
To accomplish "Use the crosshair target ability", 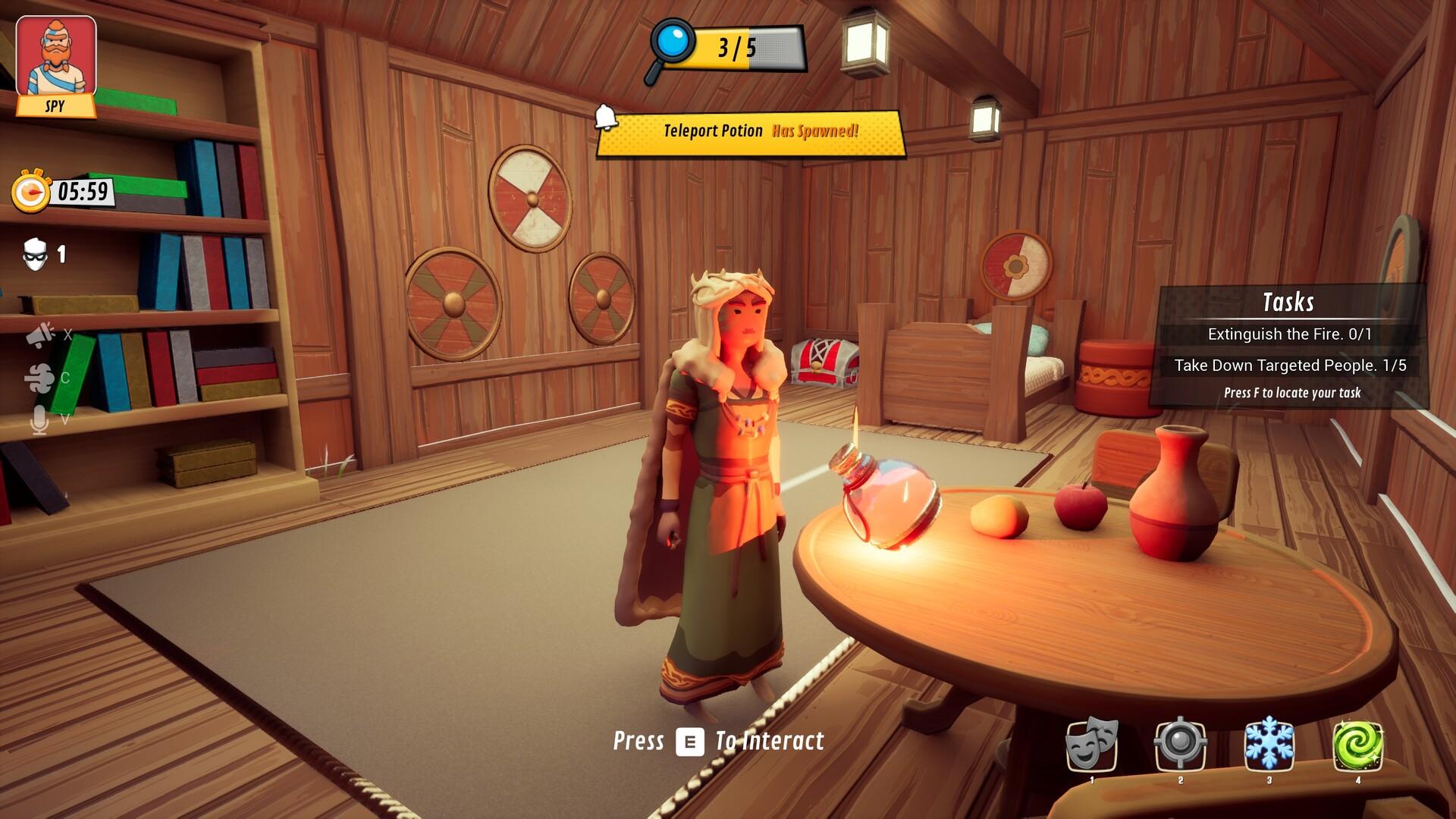I will (1180, 744).
